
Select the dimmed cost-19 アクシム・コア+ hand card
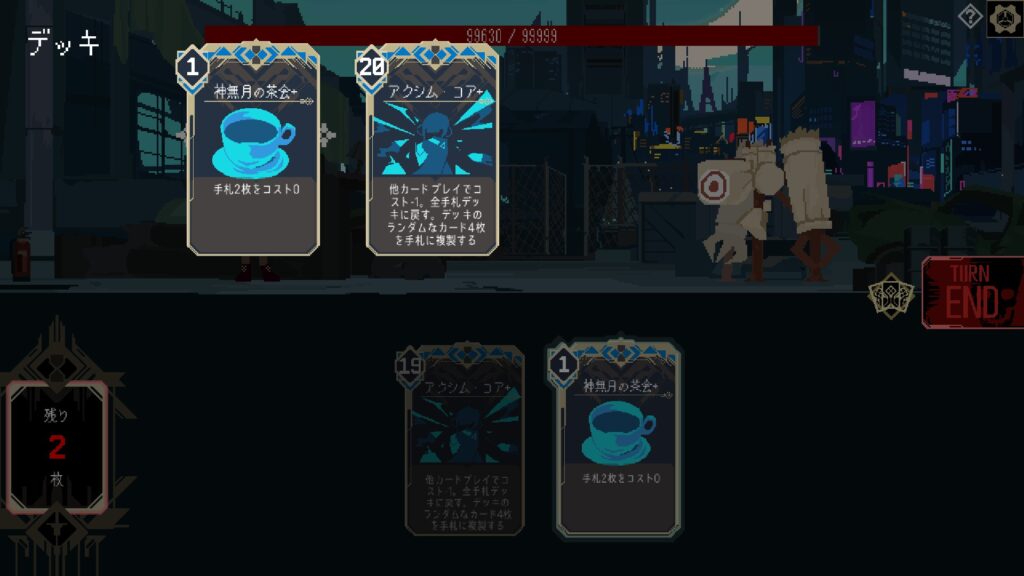pos(465,440)
